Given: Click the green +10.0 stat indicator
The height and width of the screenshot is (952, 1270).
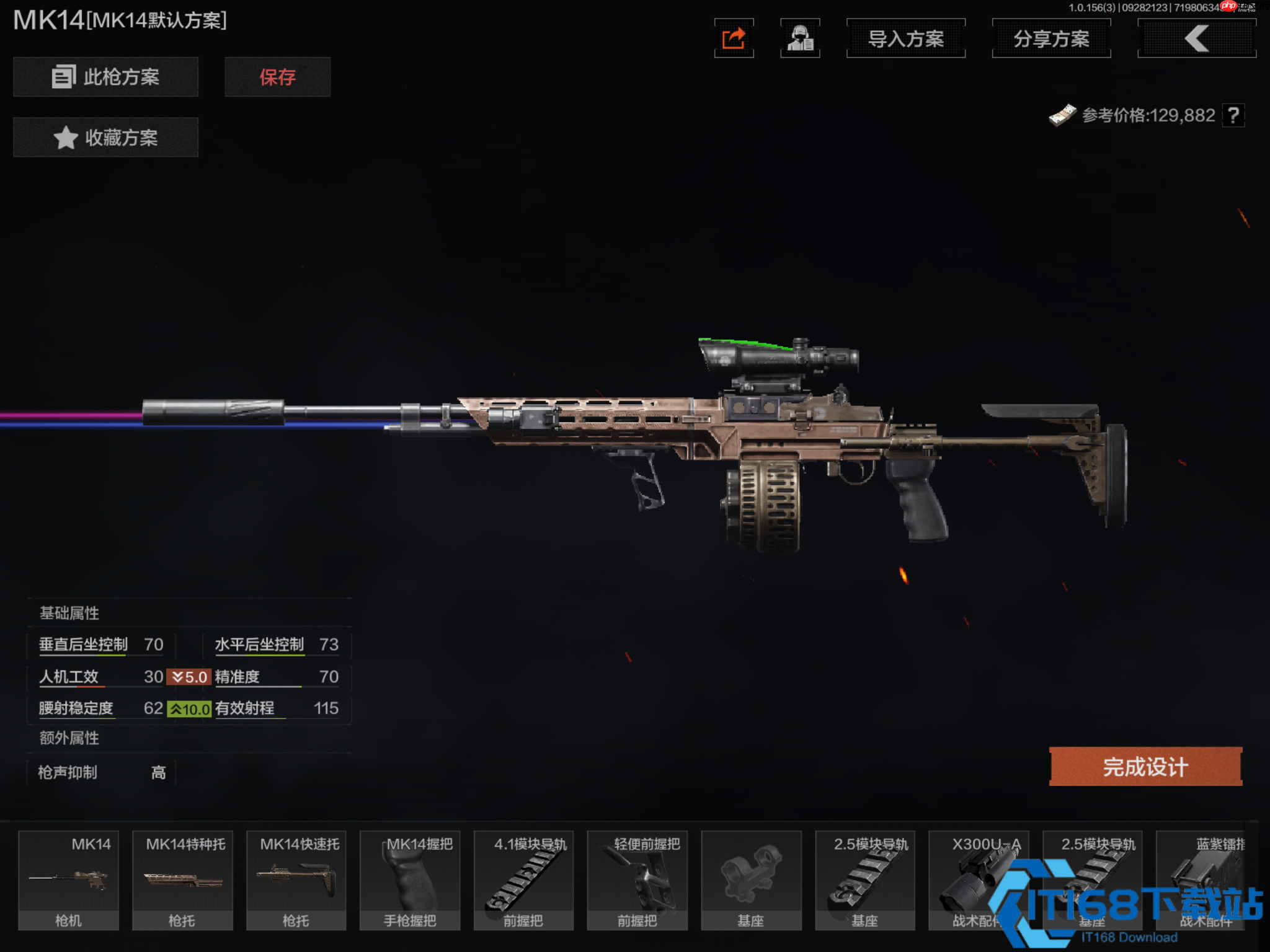Looking at the screenshot, I should (190, 709).
